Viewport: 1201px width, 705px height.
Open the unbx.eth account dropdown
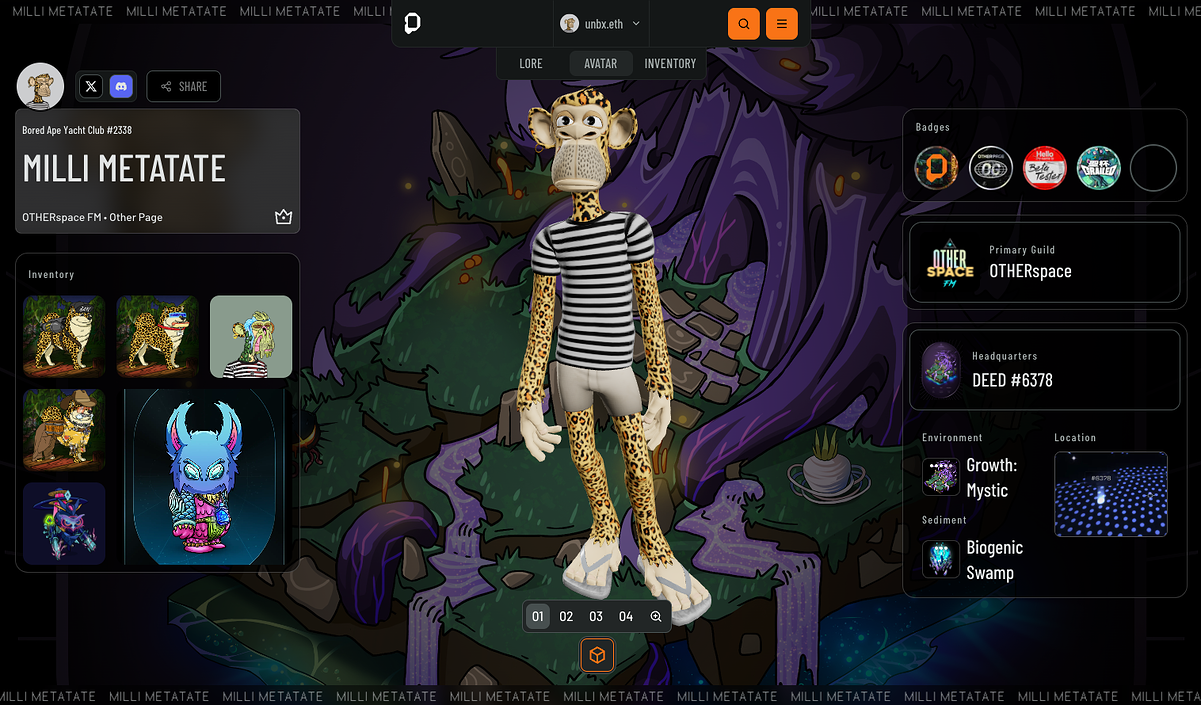click(x=600, y=23)
